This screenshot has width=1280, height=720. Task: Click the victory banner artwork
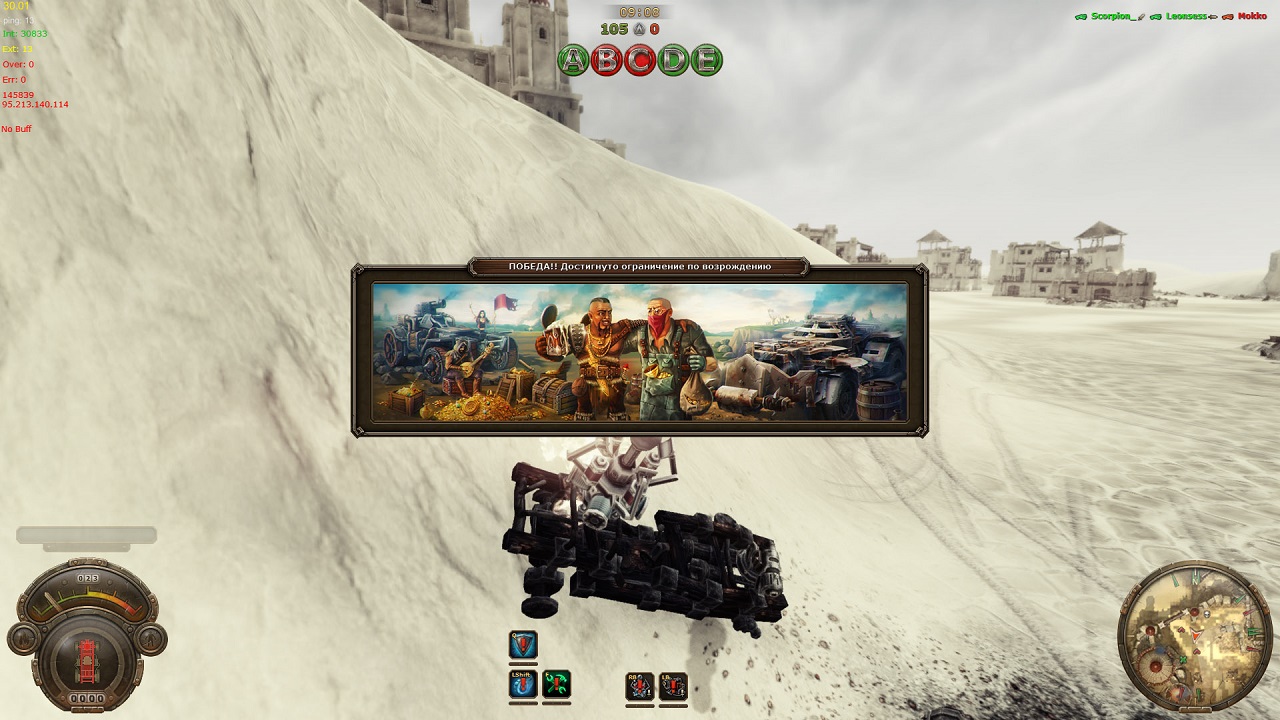[640, 351]
